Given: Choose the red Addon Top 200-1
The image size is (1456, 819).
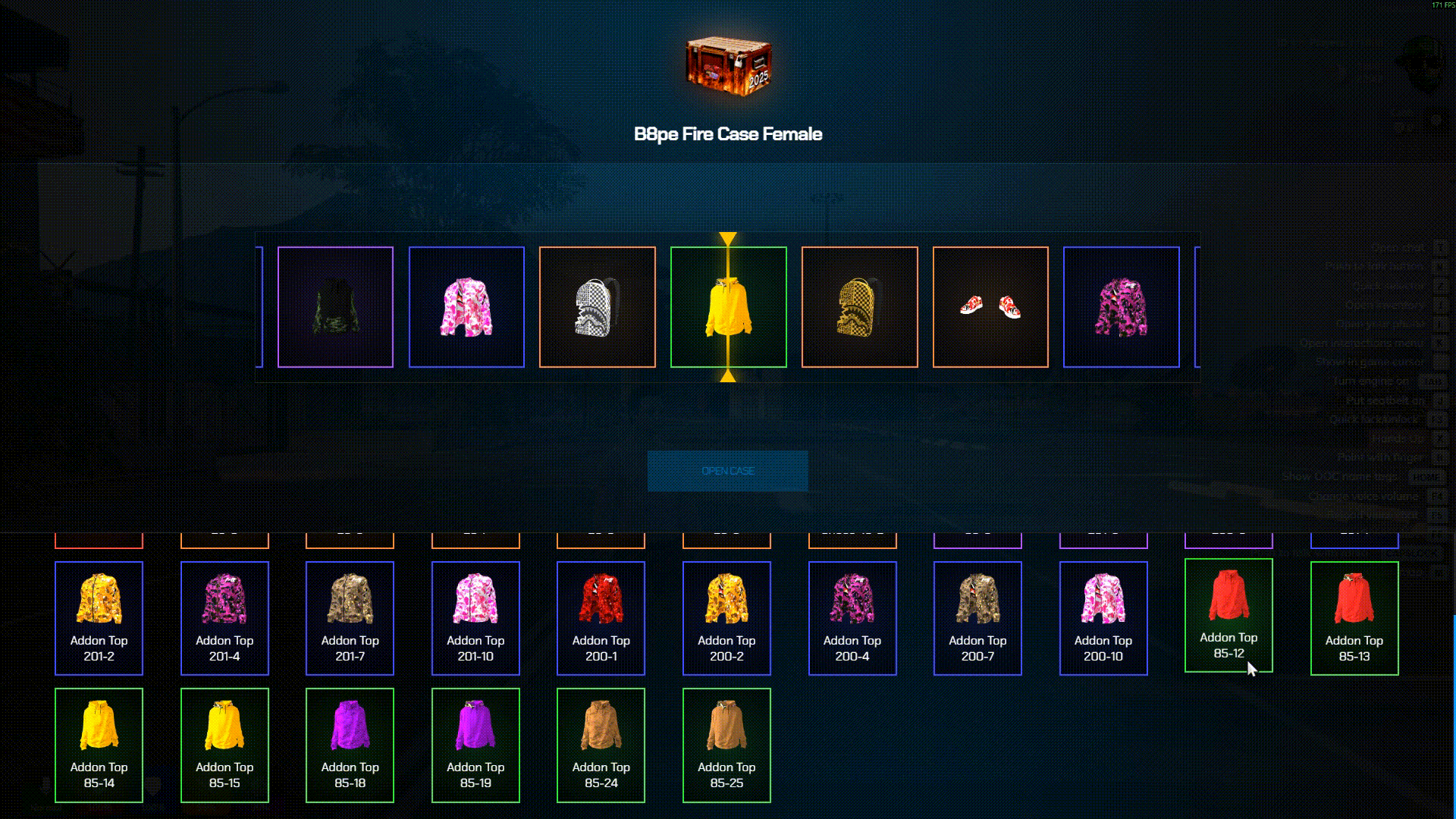Looking at the screenshot, I should tap(601, 618).
